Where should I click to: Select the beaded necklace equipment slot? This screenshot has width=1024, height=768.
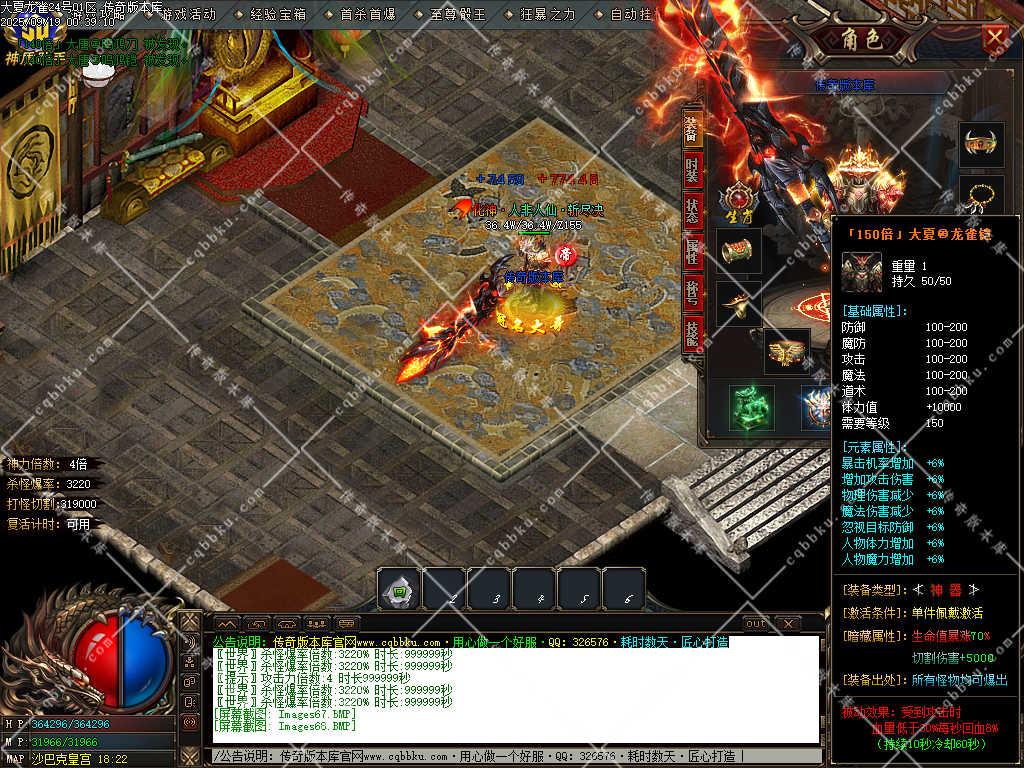tap(980, 195)
